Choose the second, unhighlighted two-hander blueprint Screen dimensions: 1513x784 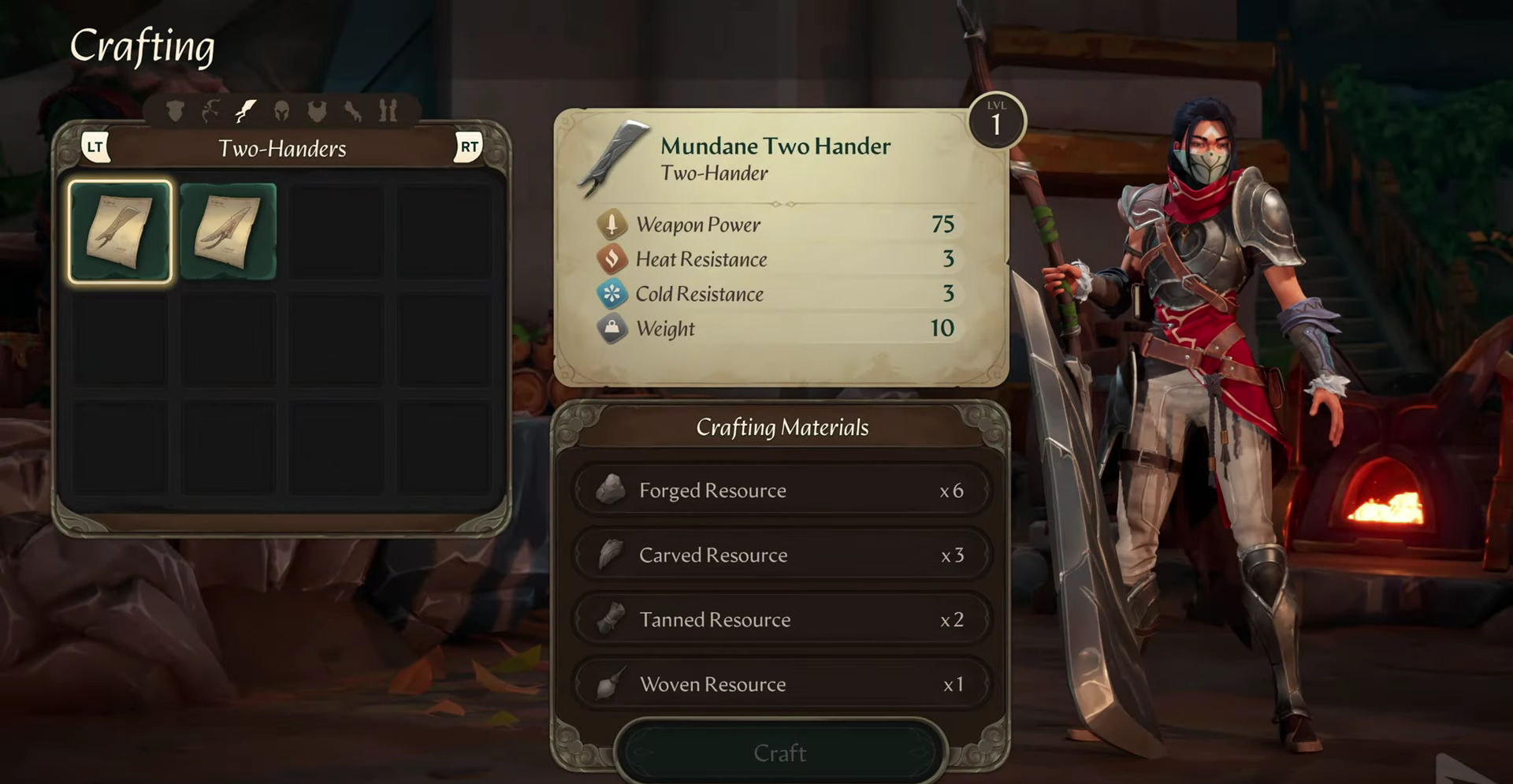click(x=229, y=232)
